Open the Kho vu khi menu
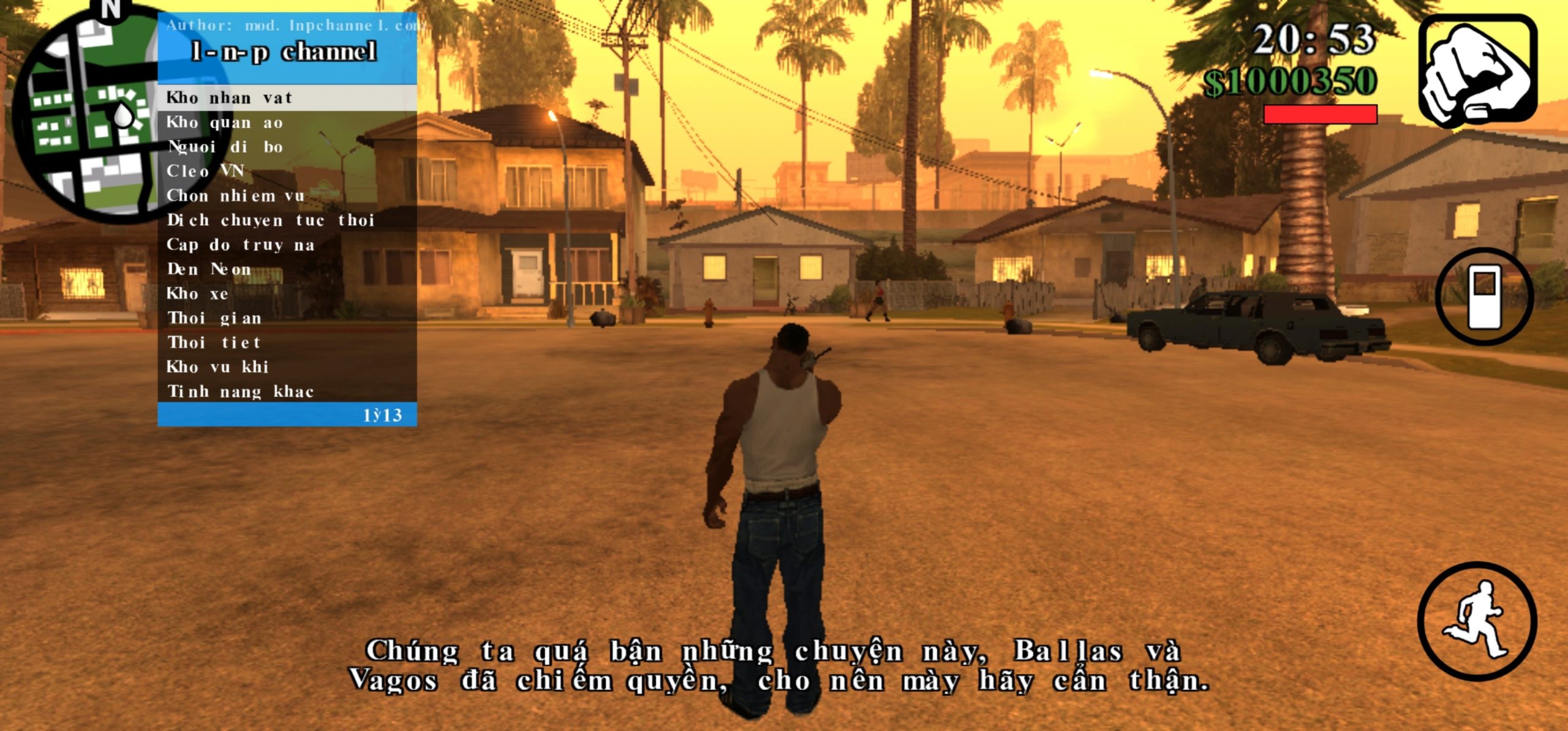This screenshot has width=1568, height=731. [x=287, y=367]
